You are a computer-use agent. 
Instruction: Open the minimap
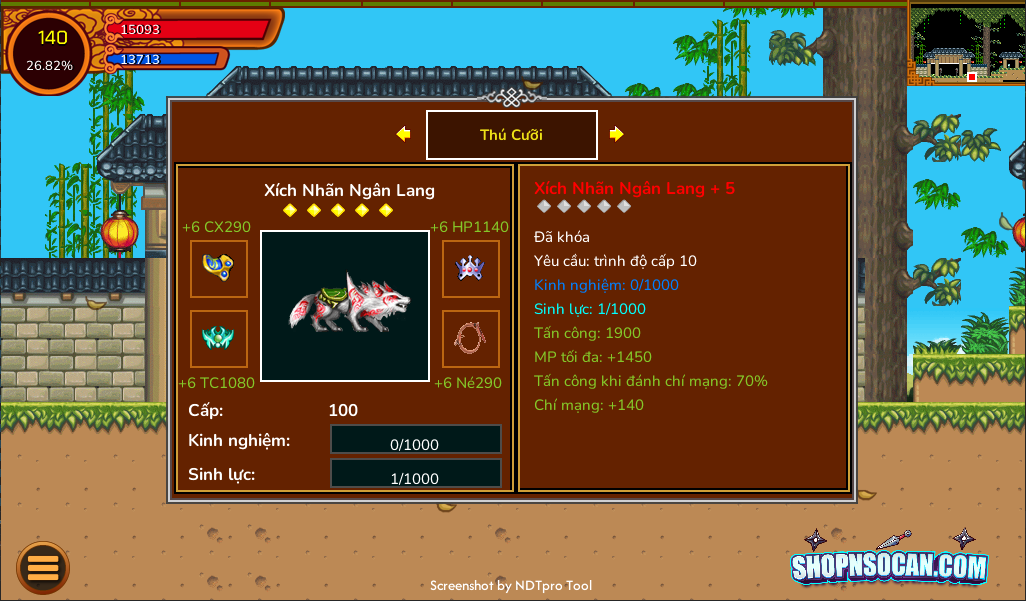tap(966, 43)
